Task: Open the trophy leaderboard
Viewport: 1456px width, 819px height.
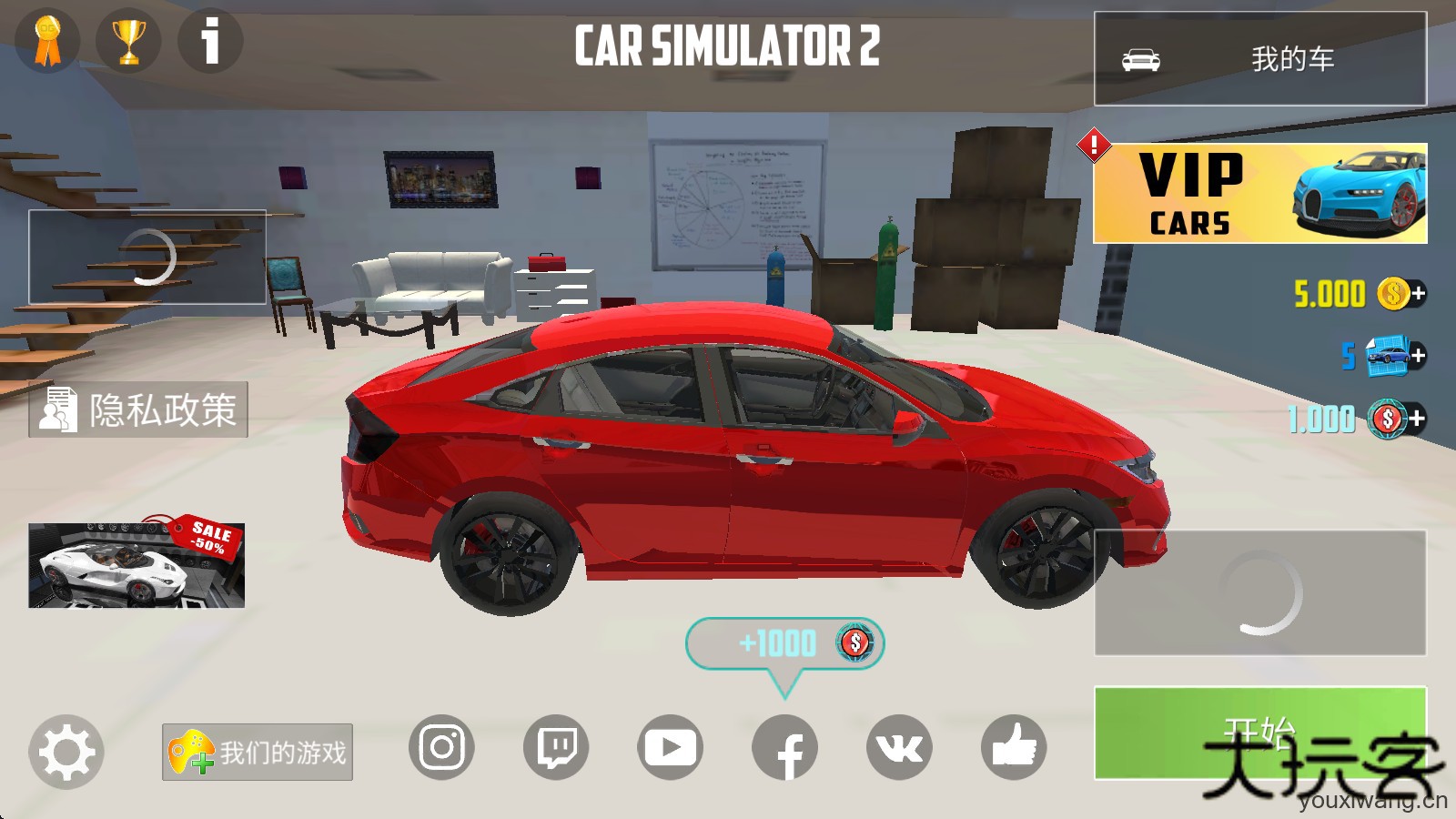Action: coord(128,41)
